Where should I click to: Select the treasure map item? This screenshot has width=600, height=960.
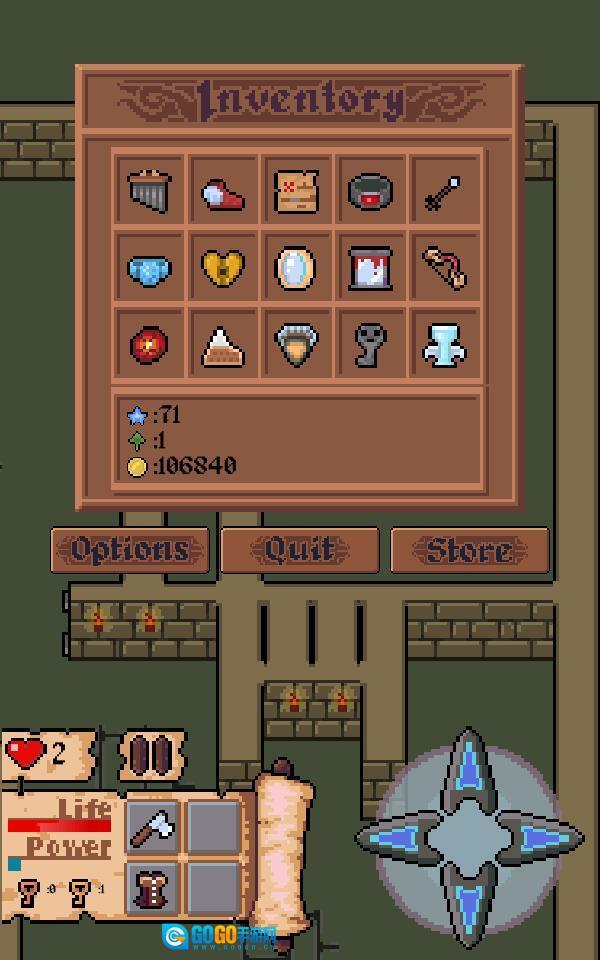tap(297, 191)
